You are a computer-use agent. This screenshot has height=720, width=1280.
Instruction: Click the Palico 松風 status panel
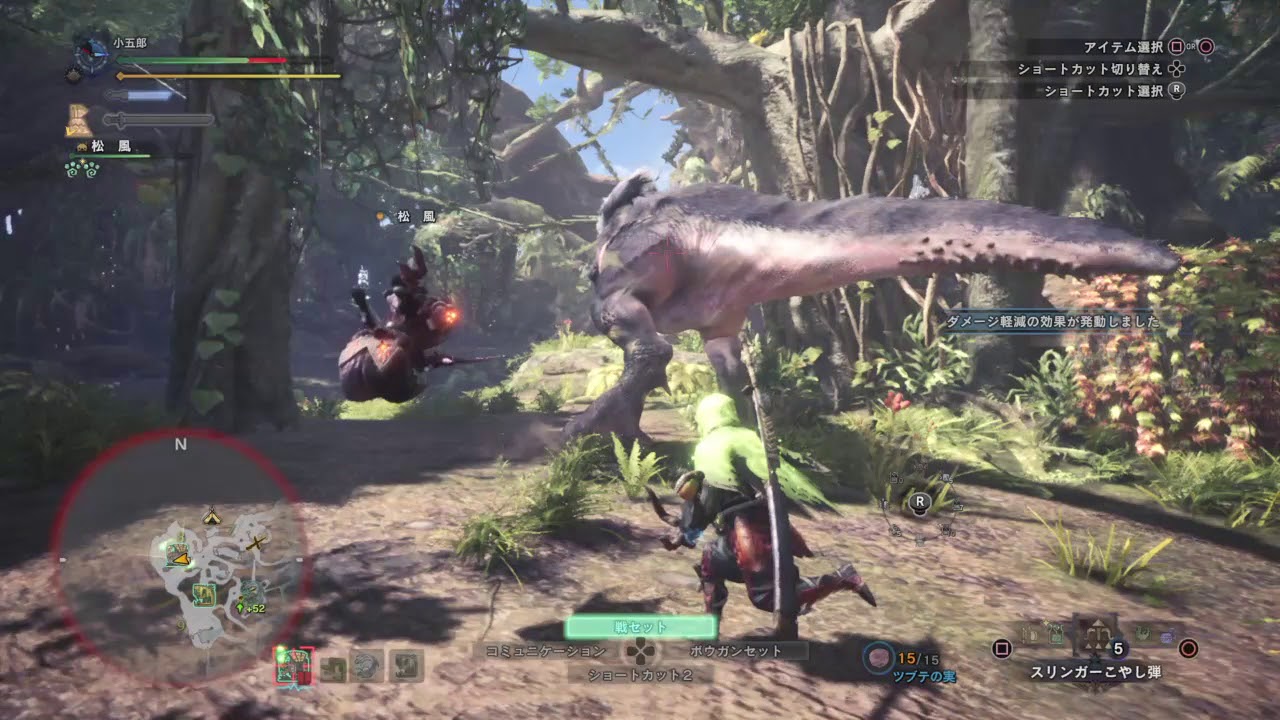tap(110, 146)
